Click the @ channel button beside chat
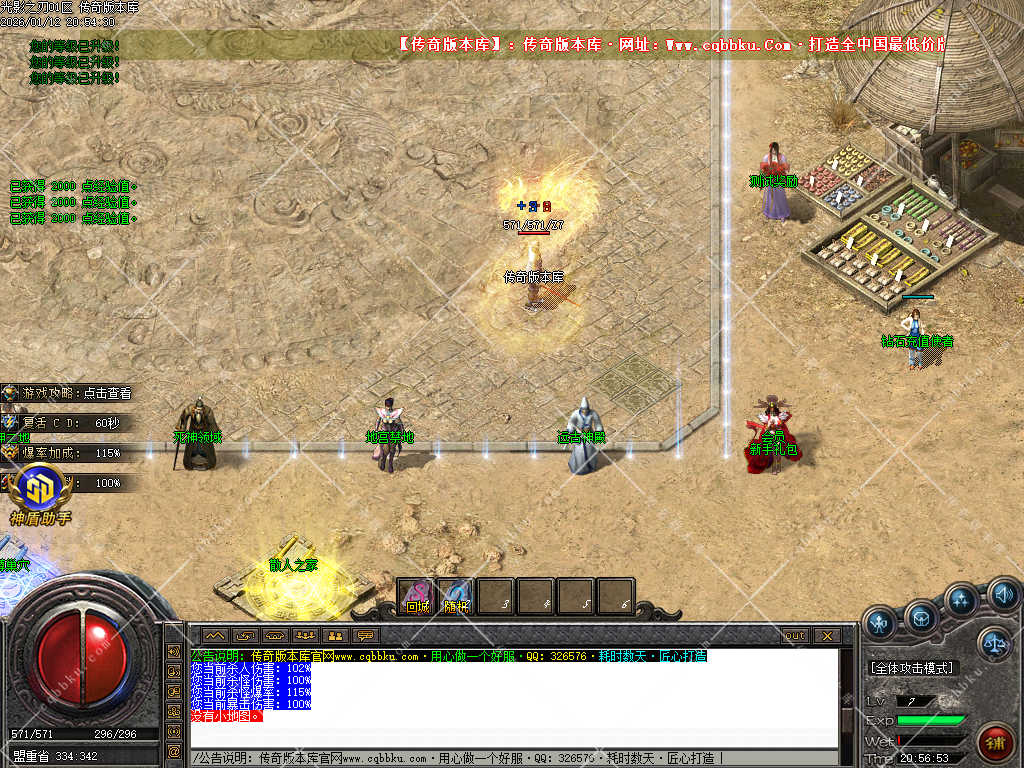 click(x=174, y=751)
